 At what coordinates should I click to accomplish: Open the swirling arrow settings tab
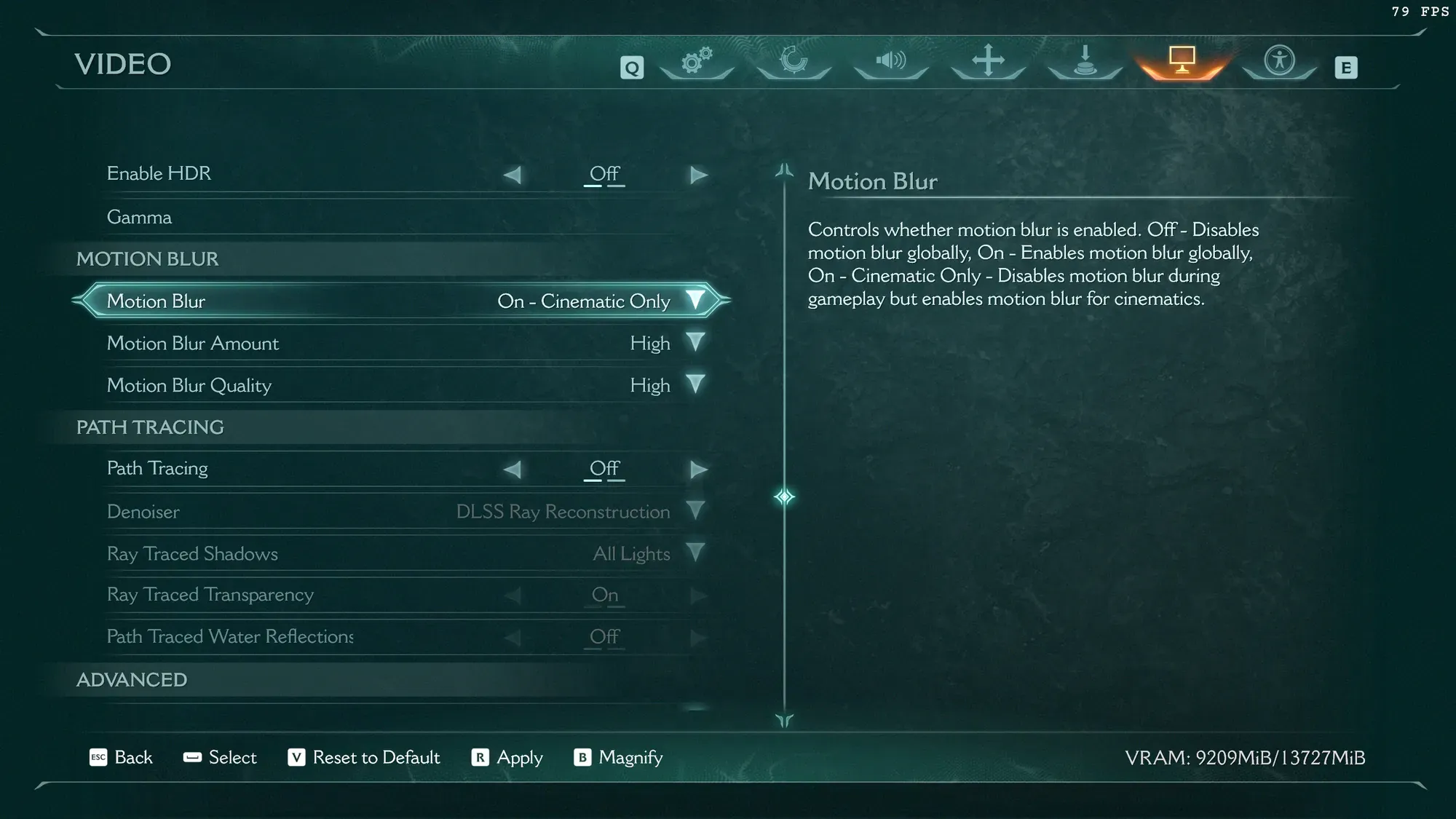pyautogui.click(x=794, y=61)
